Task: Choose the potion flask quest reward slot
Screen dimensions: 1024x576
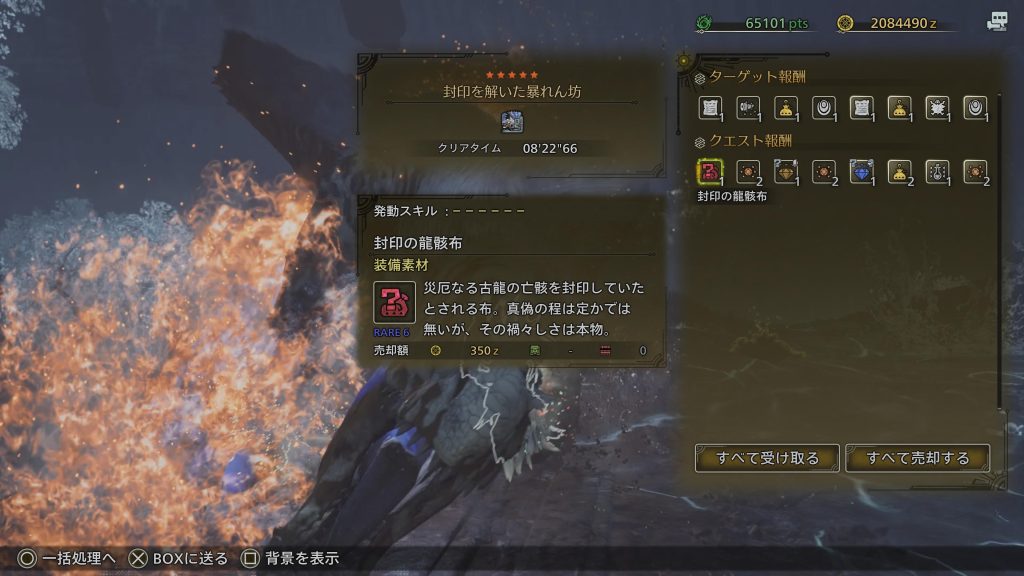Action: click(x=937, y=172)
